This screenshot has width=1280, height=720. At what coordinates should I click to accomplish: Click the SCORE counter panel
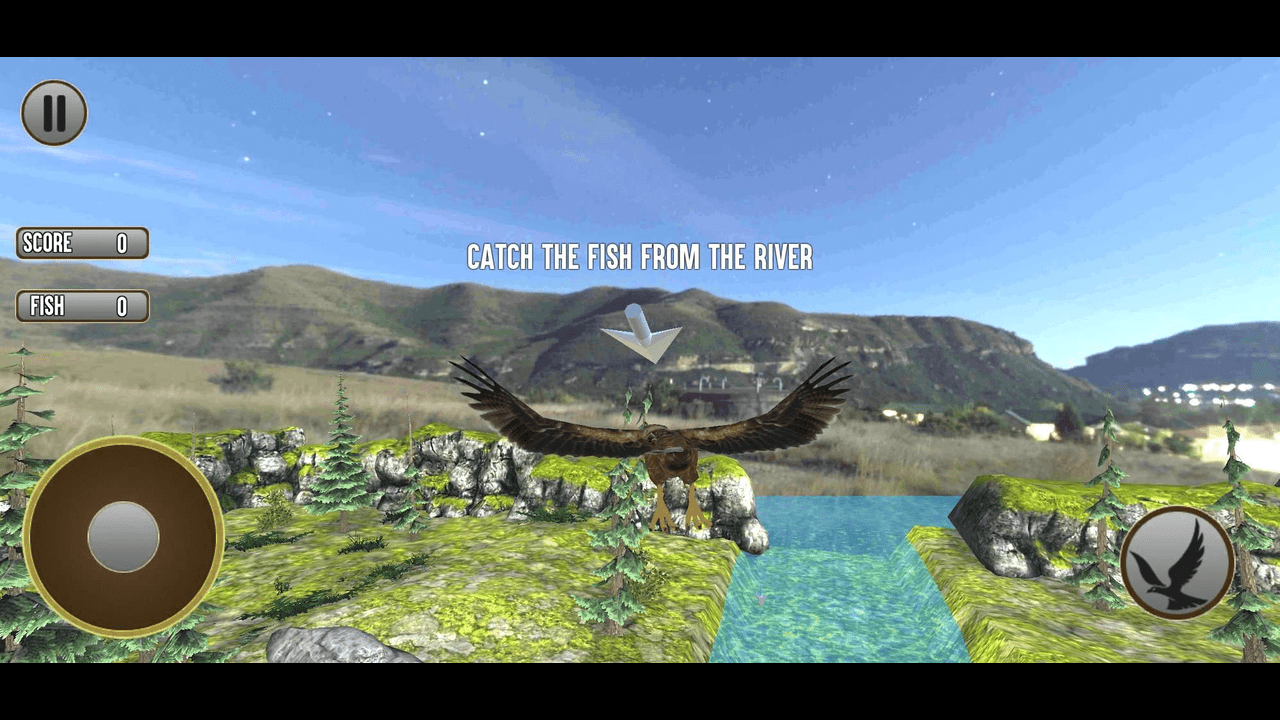coord(81,244)
